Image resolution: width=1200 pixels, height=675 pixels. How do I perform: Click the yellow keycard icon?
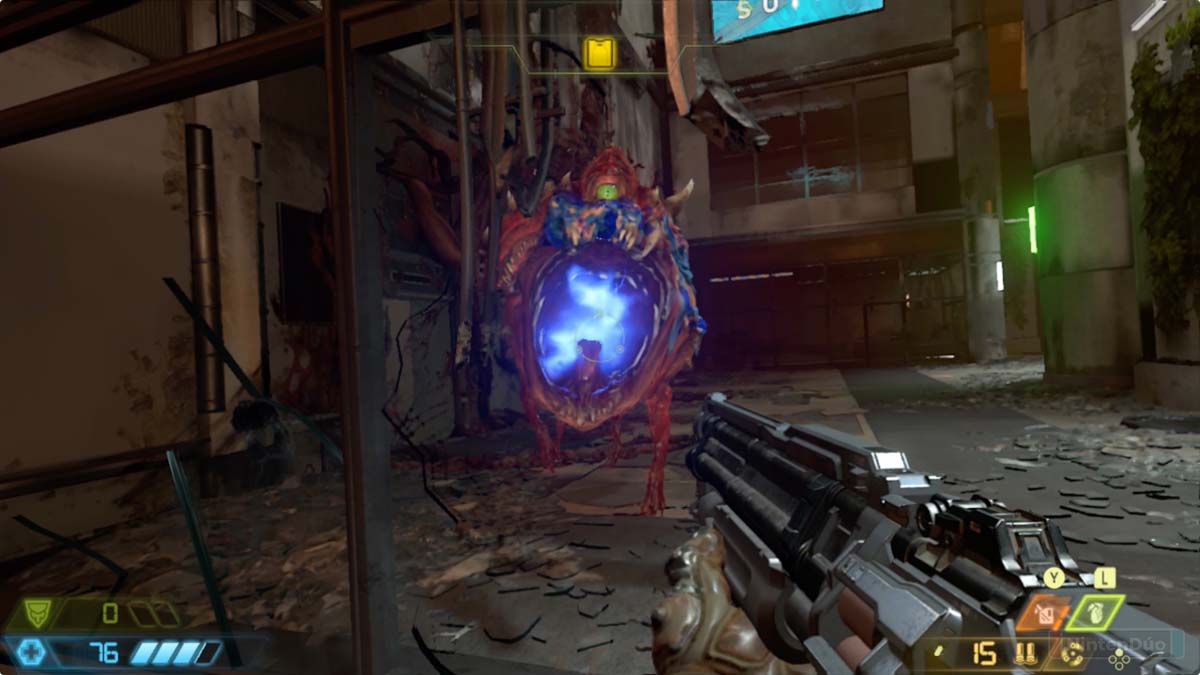point(600,53)
